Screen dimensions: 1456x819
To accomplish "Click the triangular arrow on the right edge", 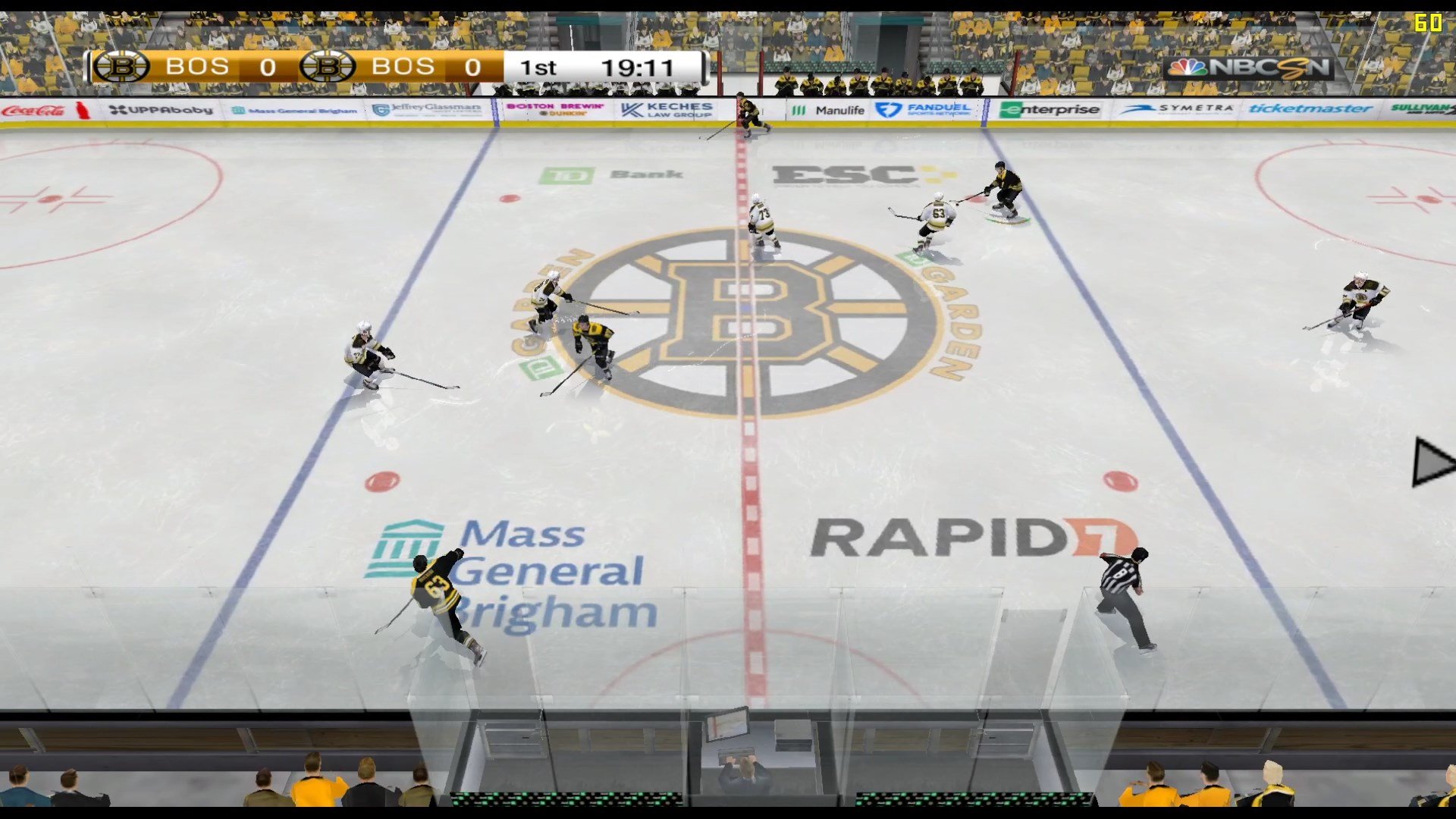I will point(1430,462).
